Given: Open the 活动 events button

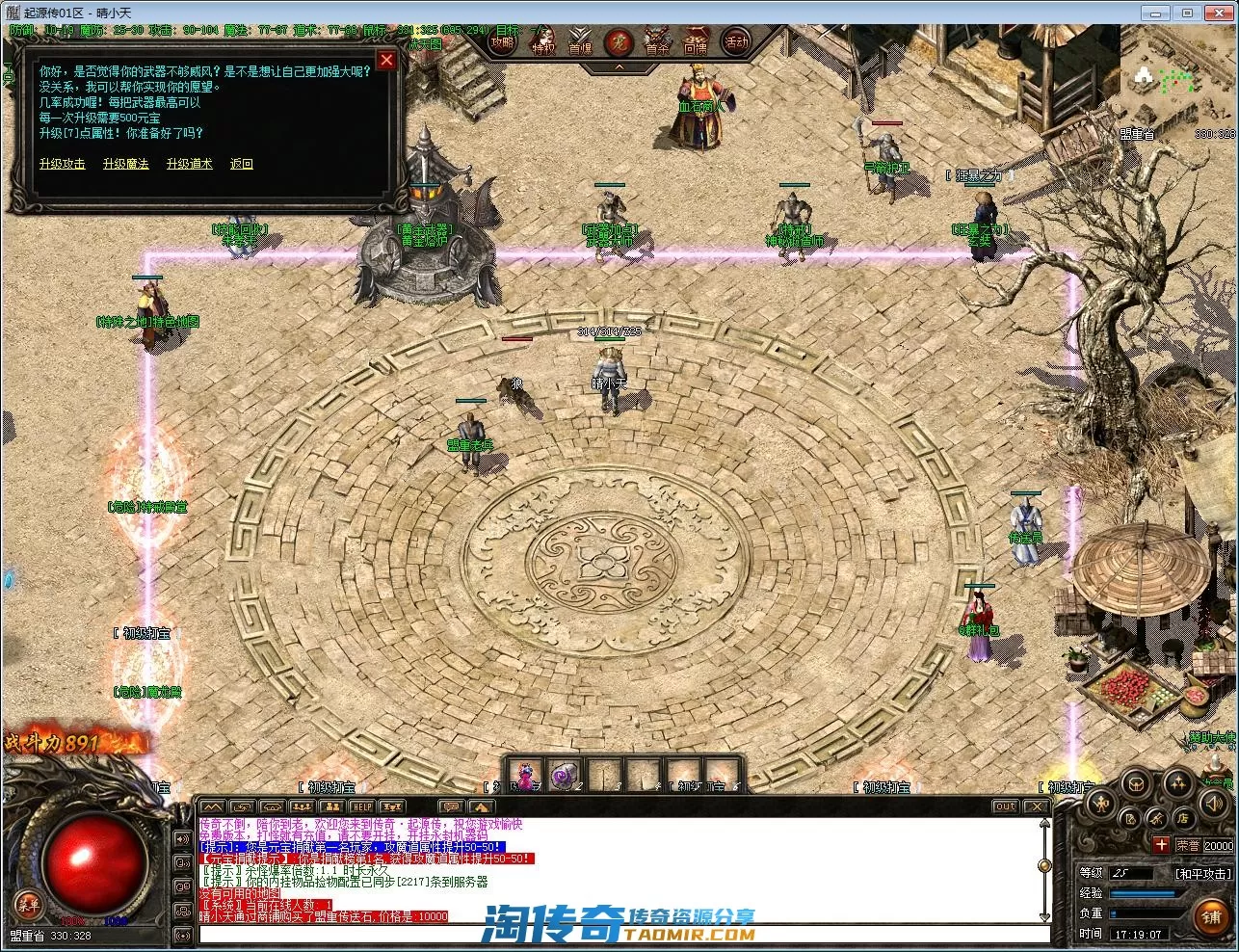Looking at the screenshot, I should (736, 42).
